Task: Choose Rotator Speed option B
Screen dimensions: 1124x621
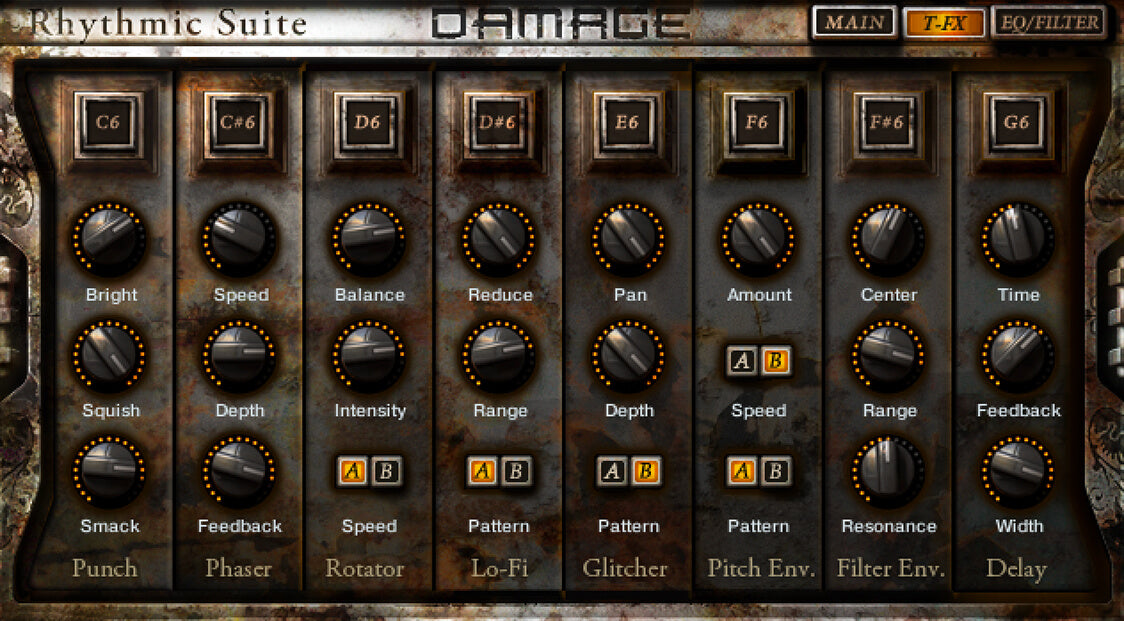Action: (x=386, y=471)
